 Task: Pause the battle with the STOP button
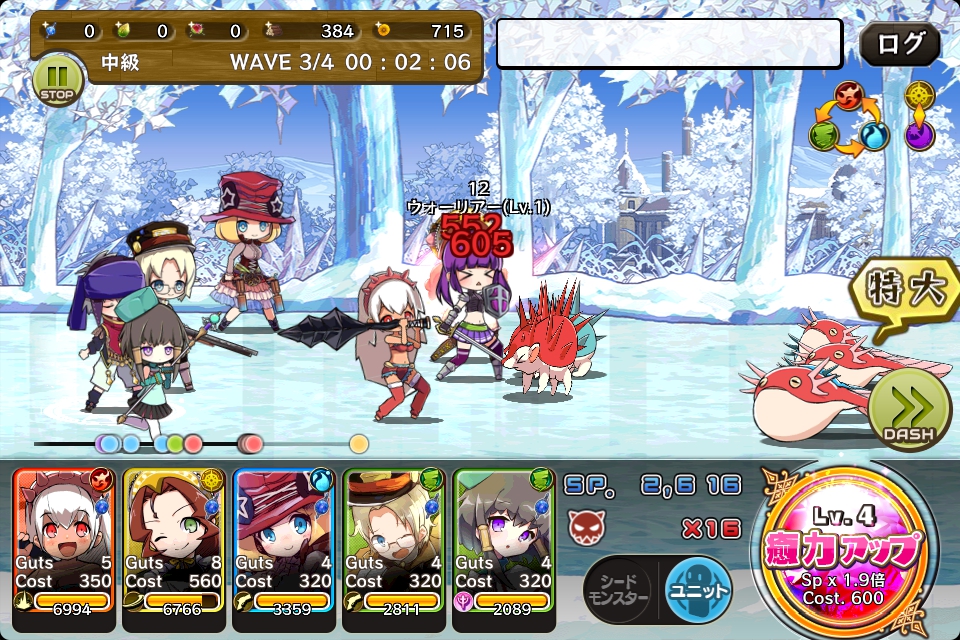click(x=57, y=80)
